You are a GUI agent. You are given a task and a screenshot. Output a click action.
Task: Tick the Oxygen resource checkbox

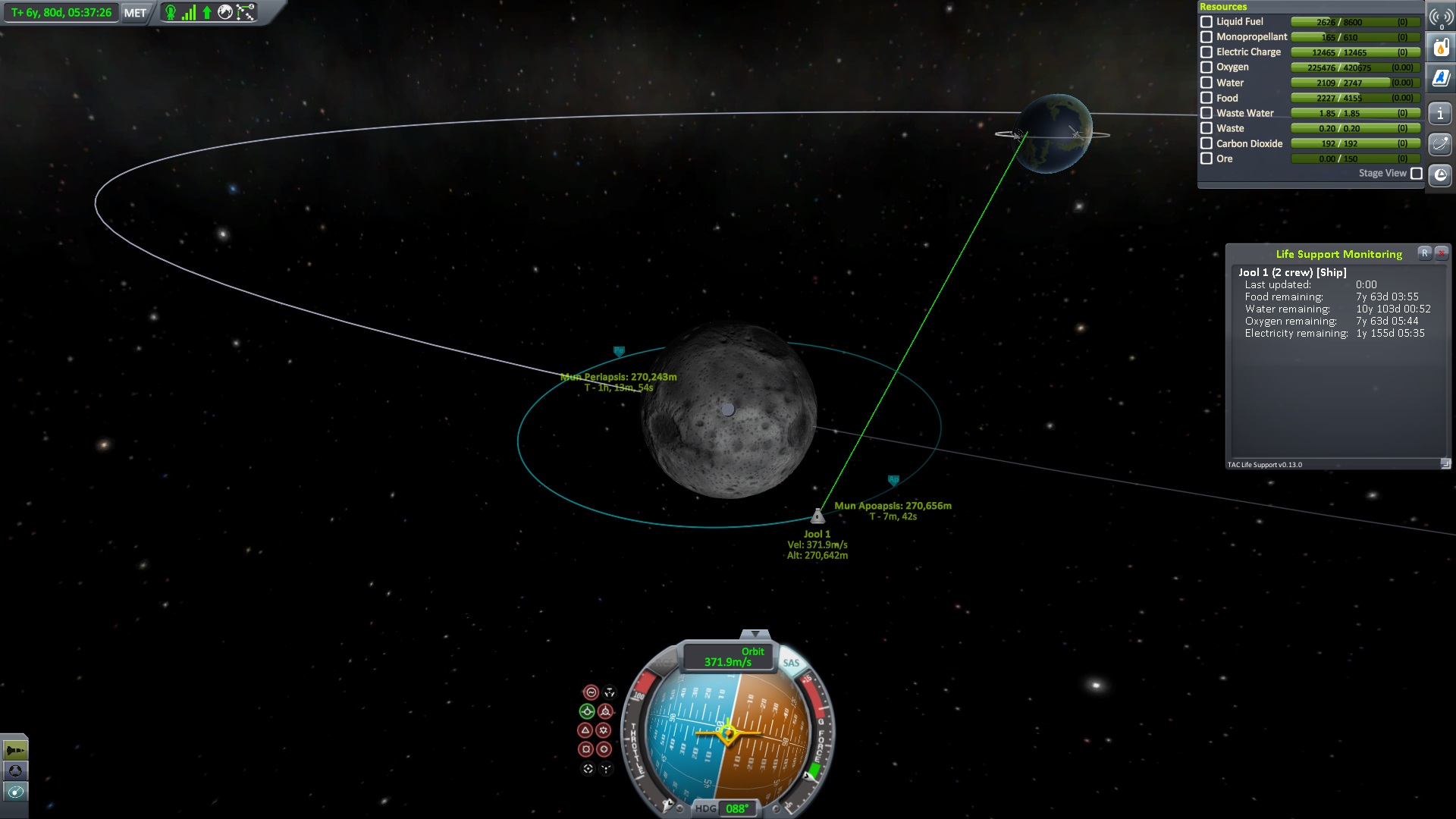click(x=1207, y=67)
